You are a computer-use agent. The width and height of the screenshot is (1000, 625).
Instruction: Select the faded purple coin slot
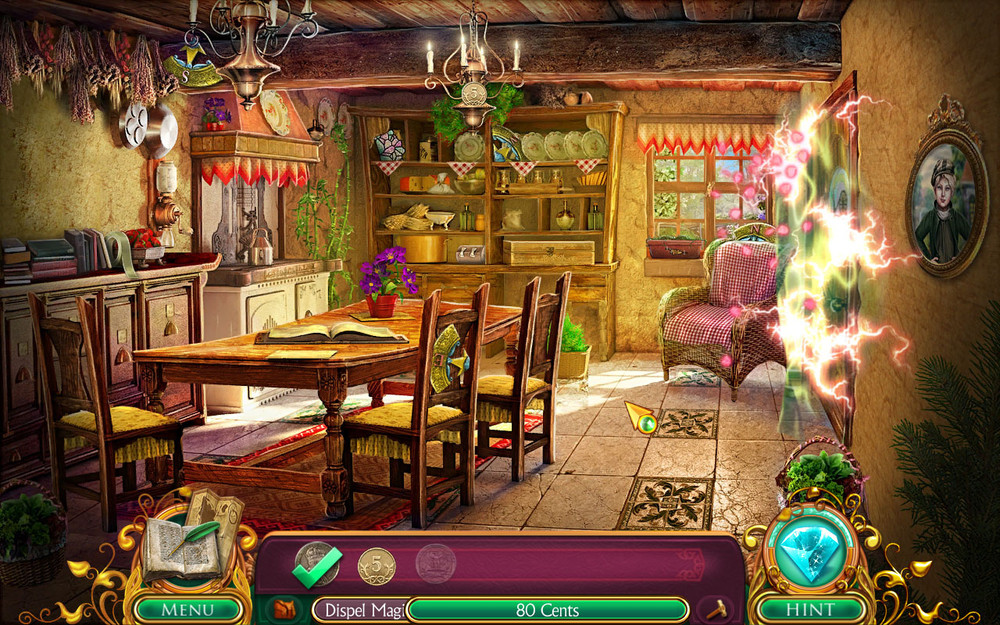pyautogui.click(x=435, y=563)
